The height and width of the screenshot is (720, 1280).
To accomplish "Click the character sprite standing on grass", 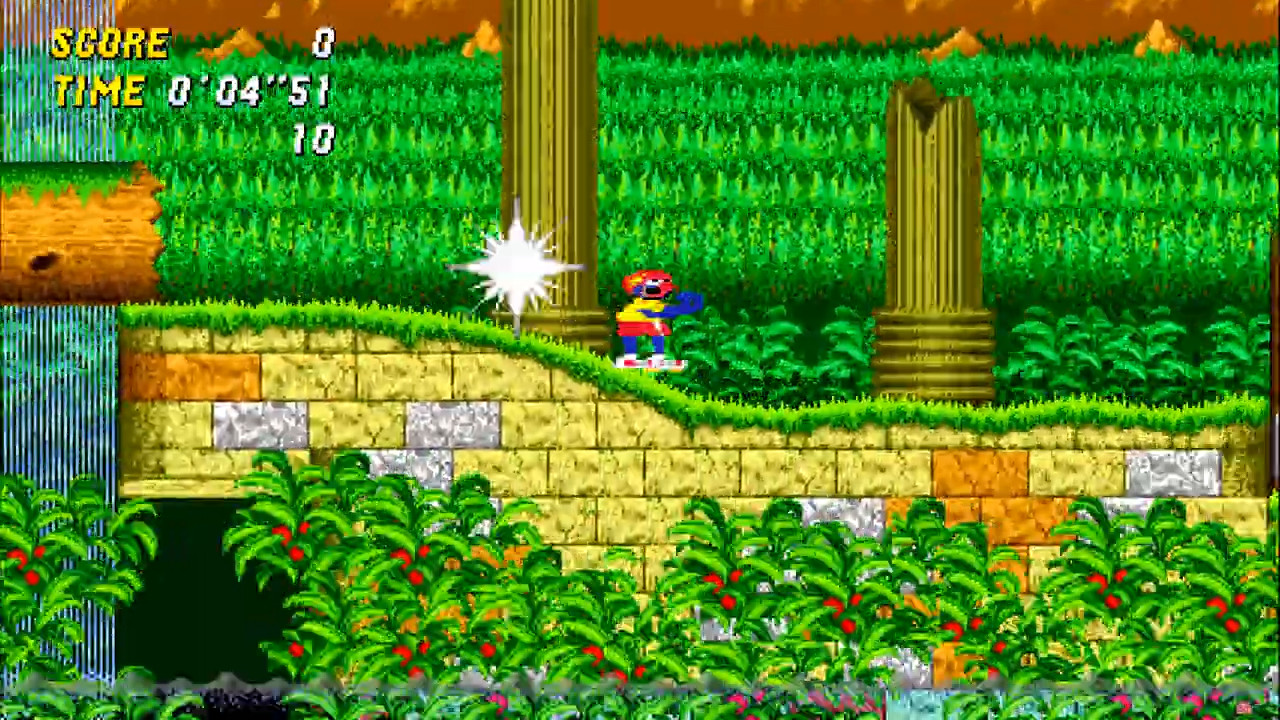I will 648,318.
